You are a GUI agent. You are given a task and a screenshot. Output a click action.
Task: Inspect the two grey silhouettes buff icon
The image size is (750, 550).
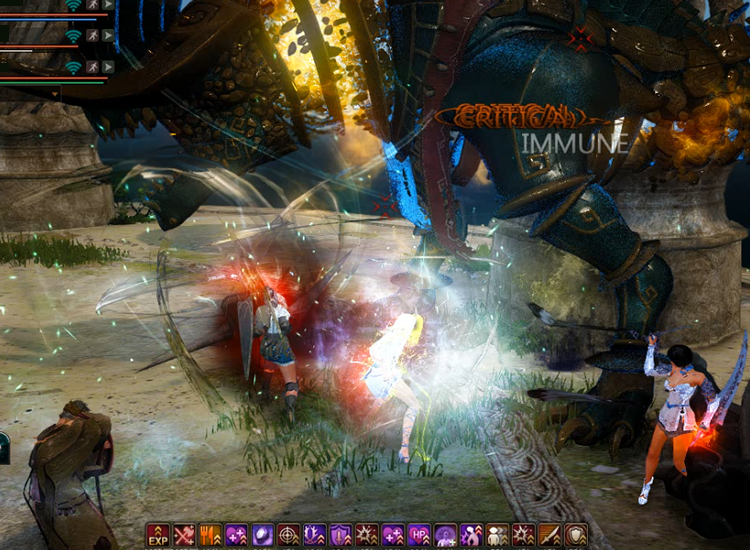coord(498,535)
